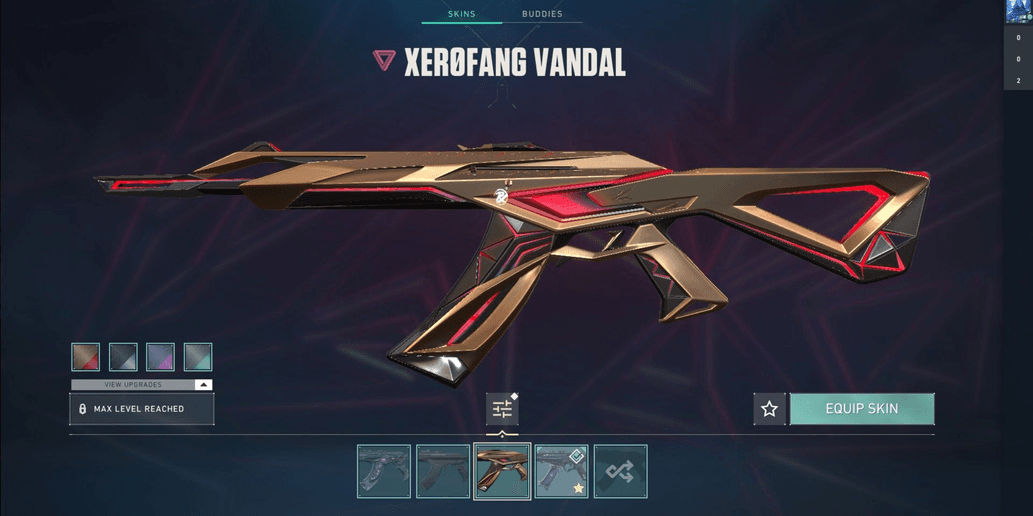Screen dimensions: 1033x516
Task: Open the sliders filter icon above thumbnails
Action: click(502, 409)
